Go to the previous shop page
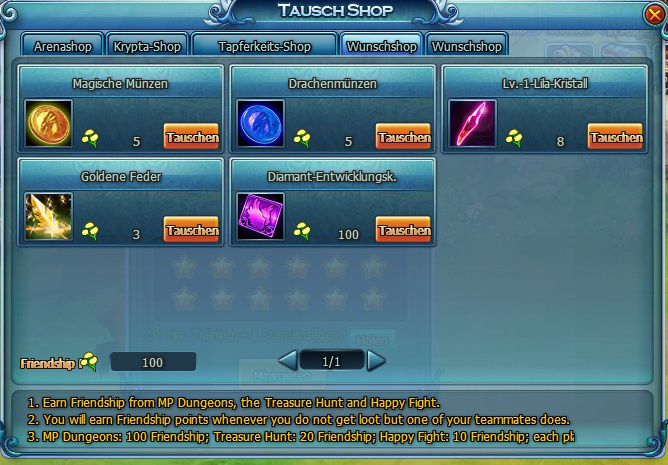Screen dimensions: 668x465 [287, 359]
